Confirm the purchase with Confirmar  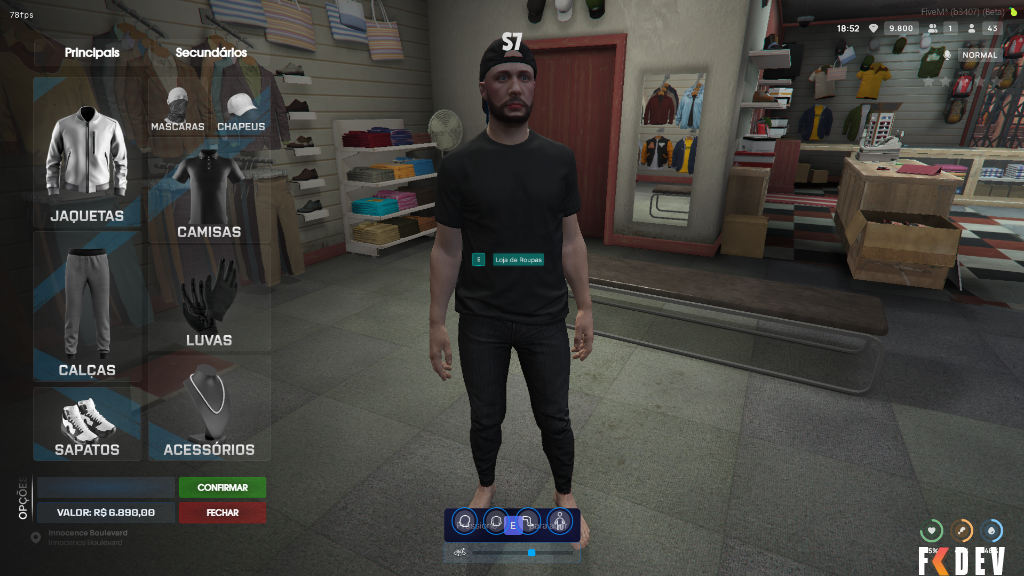(222, 488)
